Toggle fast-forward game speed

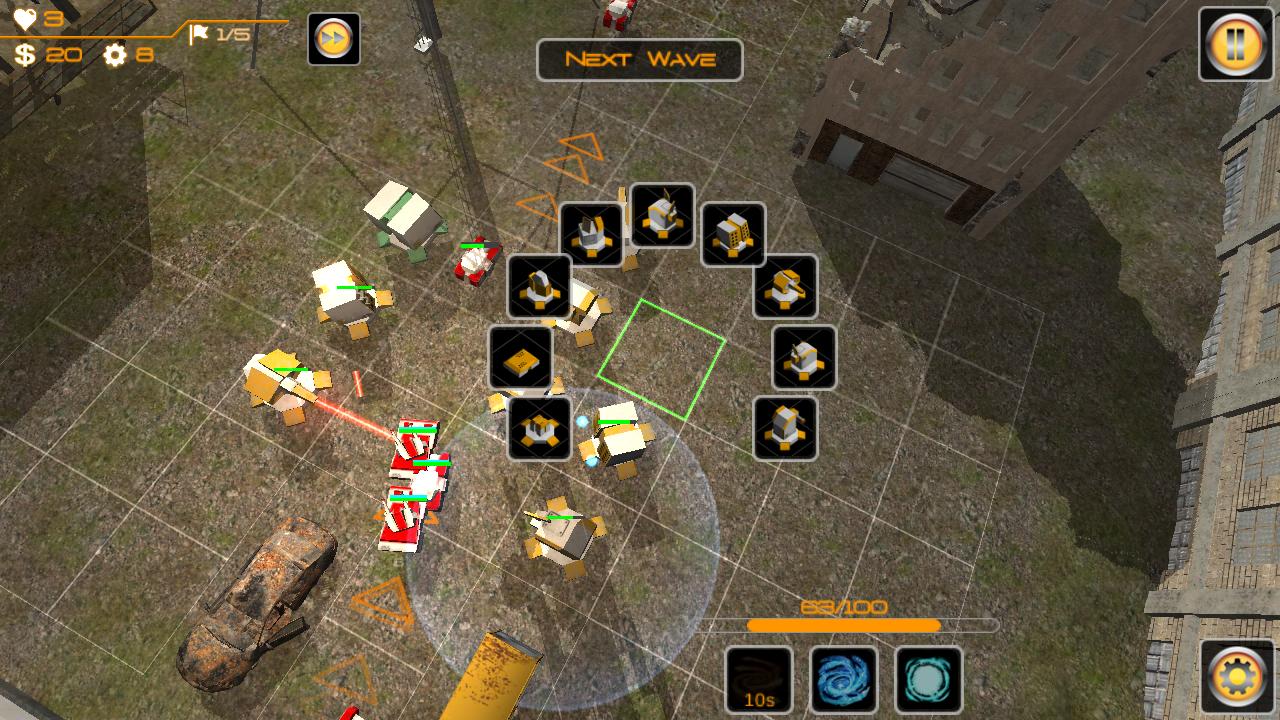pyautogui.click(x=334, y=38)
